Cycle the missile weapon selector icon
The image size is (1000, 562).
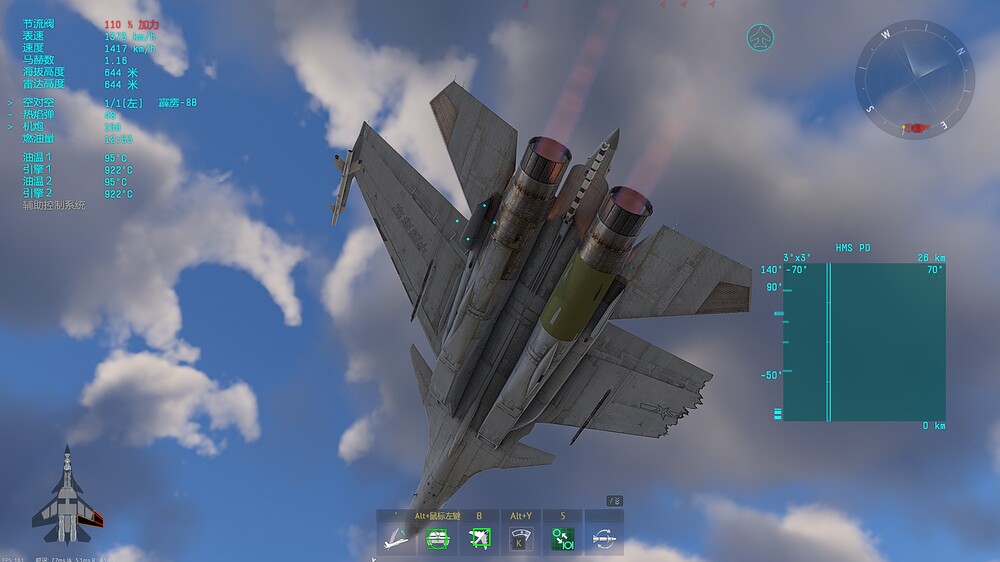[x=604, y=539]
